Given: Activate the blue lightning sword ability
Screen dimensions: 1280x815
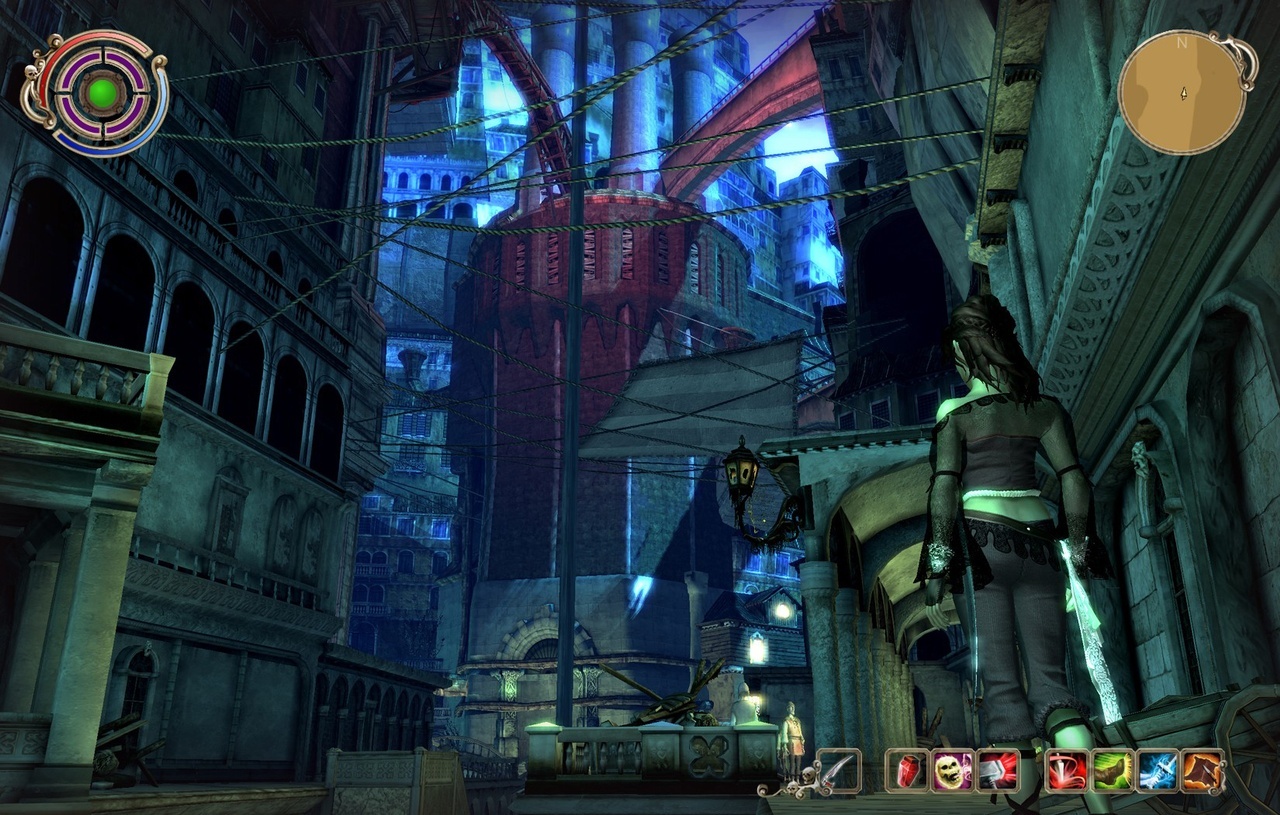Looking at the screenshot, I should (x=1157, y=770).
